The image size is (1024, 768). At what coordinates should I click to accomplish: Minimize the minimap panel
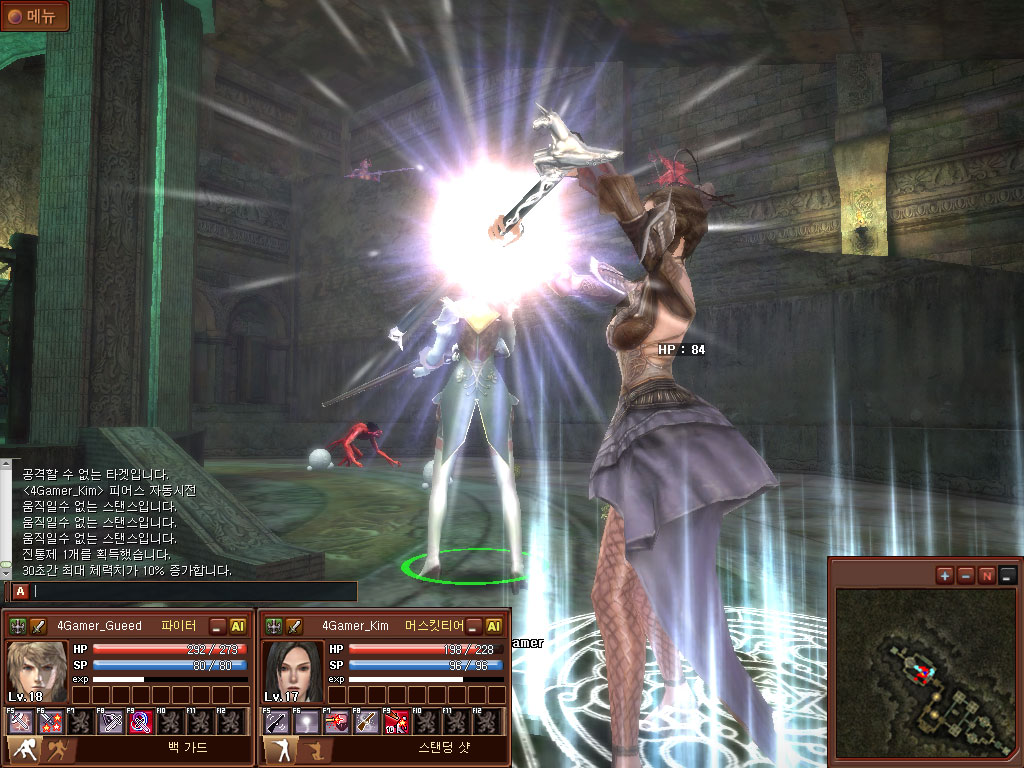point(1007,575)
